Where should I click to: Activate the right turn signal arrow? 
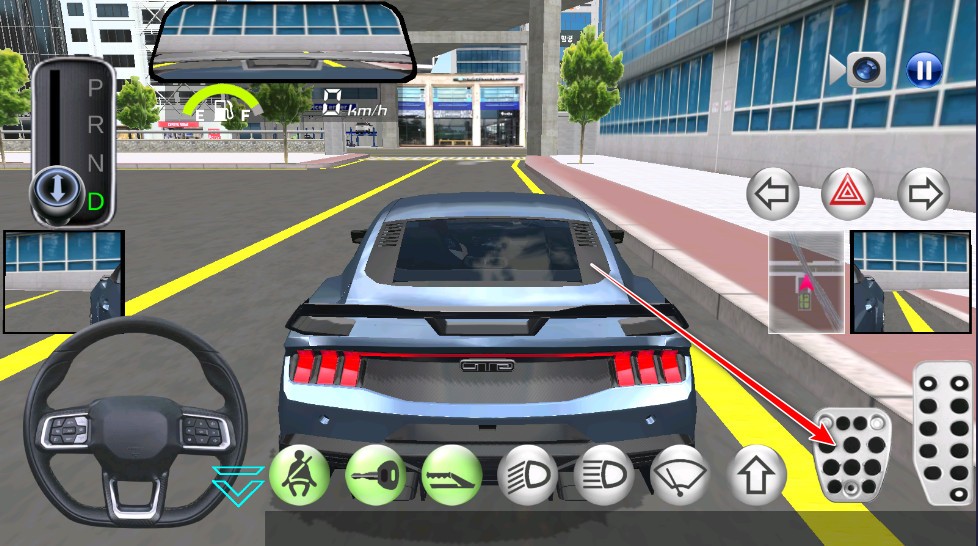(923, 194)
